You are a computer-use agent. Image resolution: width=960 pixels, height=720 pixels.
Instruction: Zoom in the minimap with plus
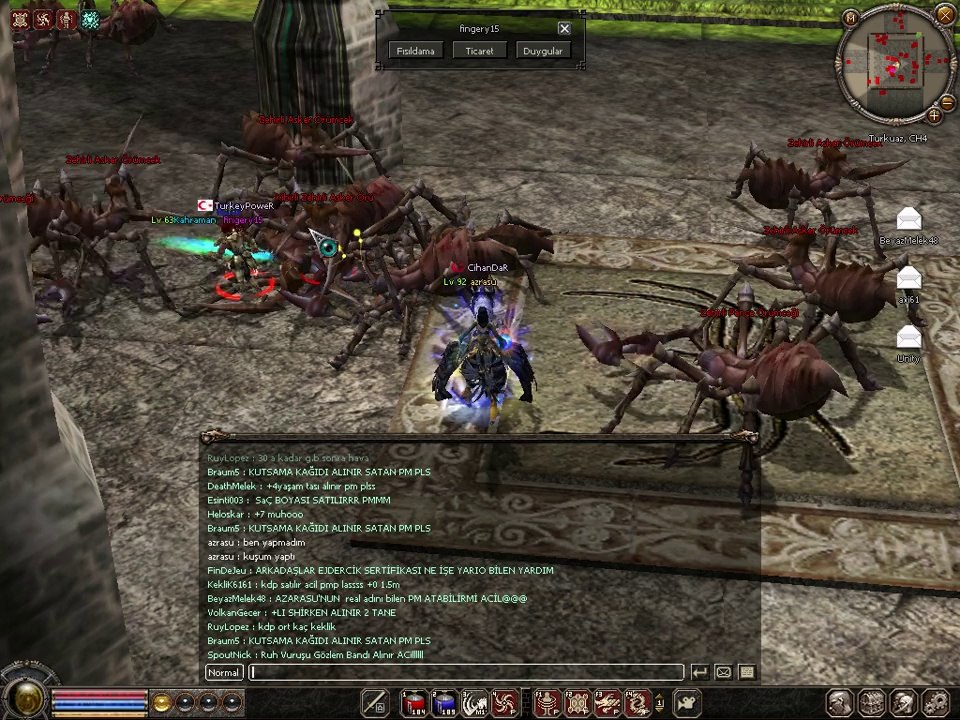[x=934, y=115]
